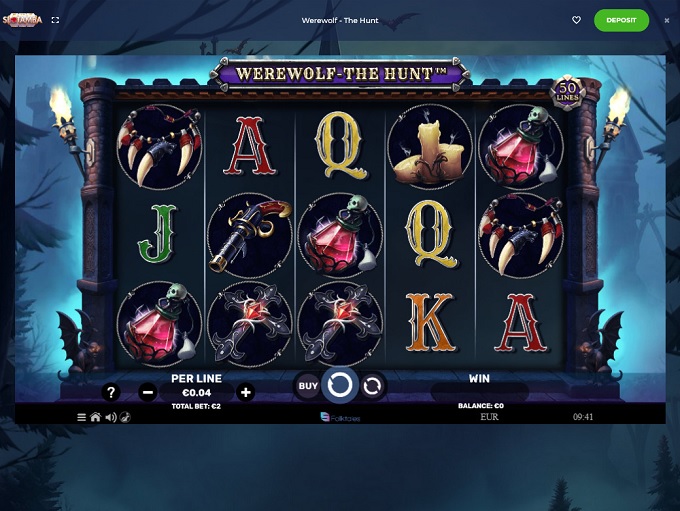This screenshot has height=511, width=680.
Task: Click the green Deposit button
Action: (621, 20)
